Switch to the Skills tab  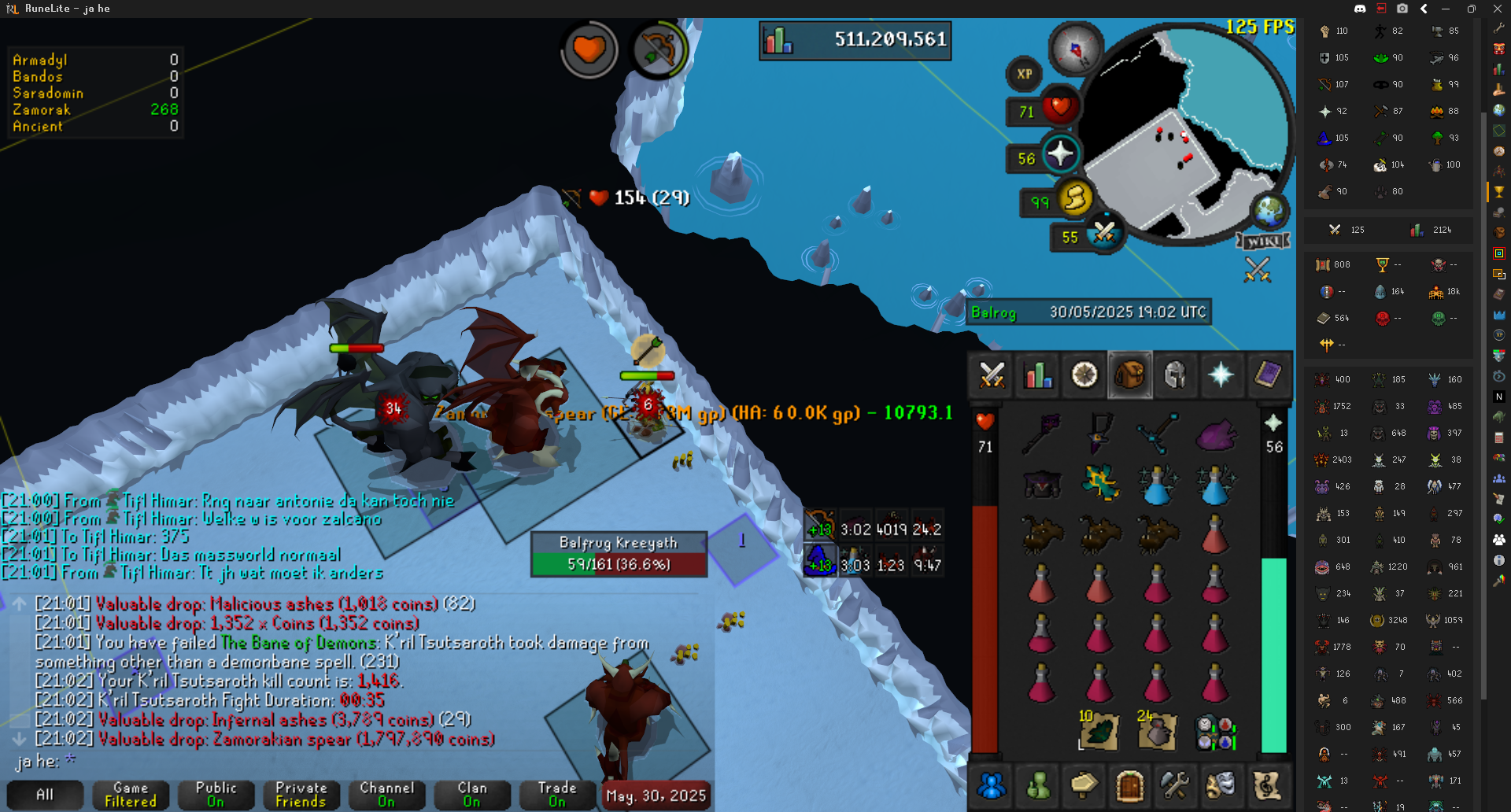coord(1038,375)
